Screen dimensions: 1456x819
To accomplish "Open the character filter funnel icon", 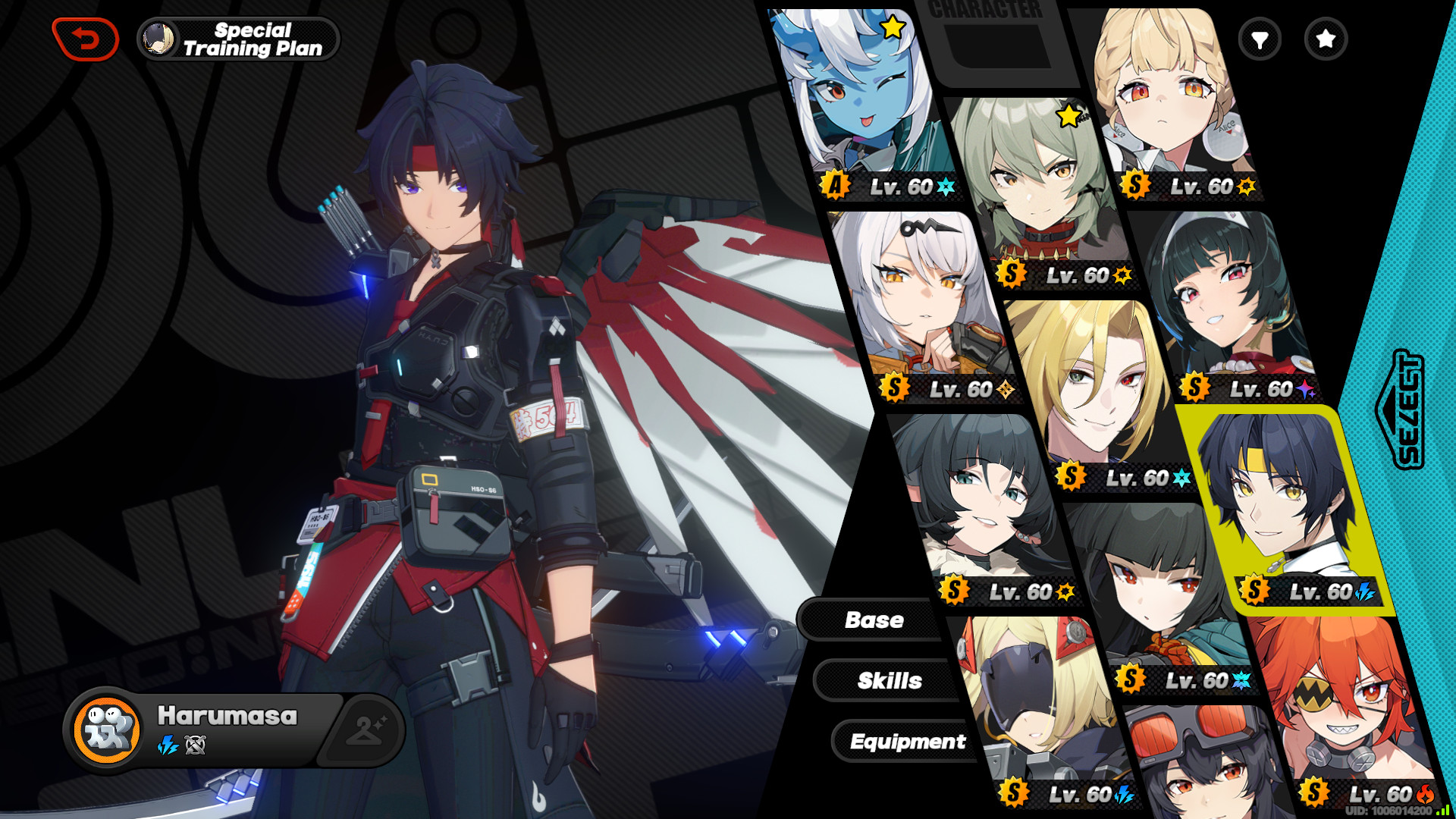I will [1259, 39].
